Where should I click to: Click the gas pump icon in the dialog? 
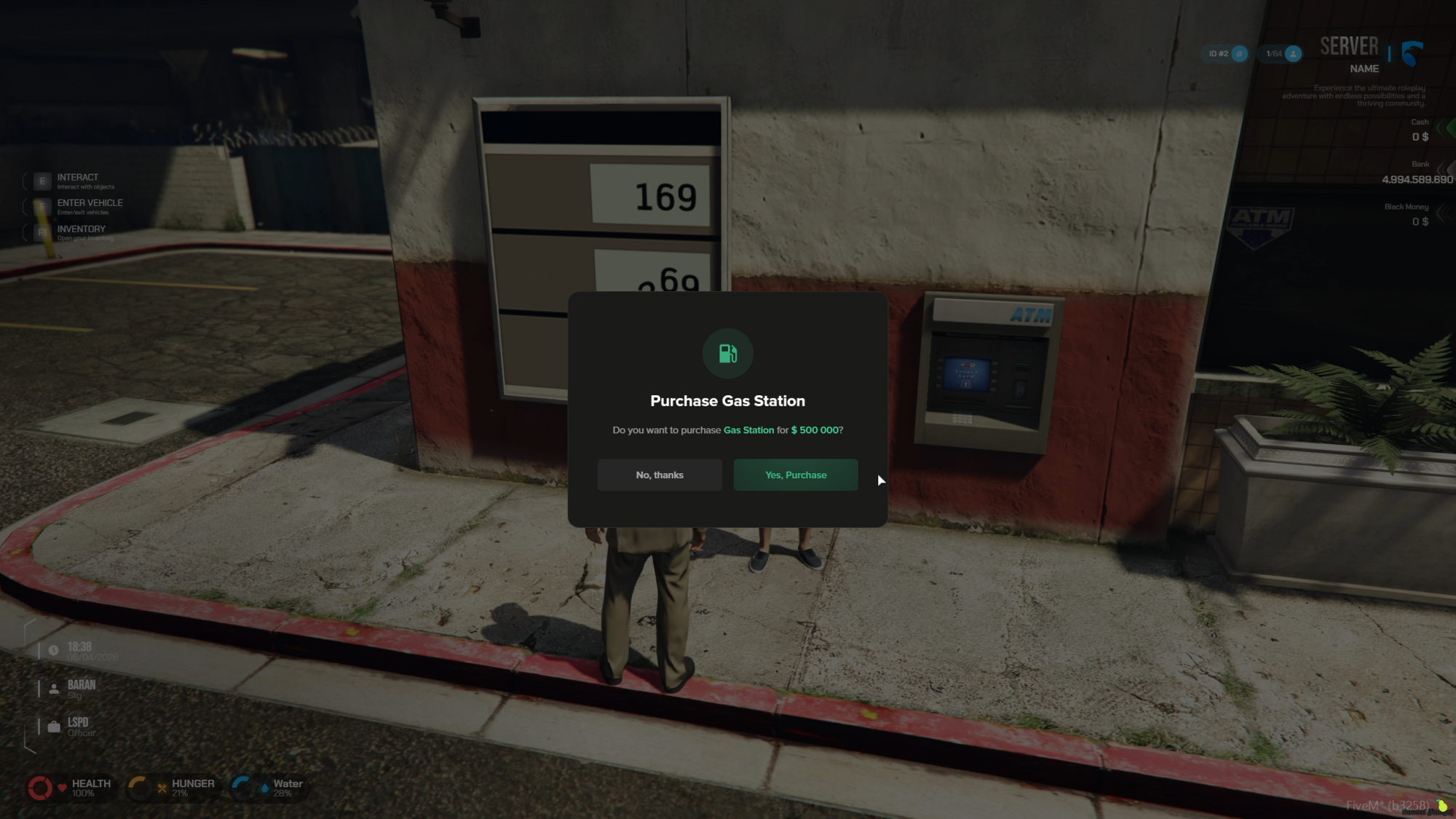pos(727,353)
